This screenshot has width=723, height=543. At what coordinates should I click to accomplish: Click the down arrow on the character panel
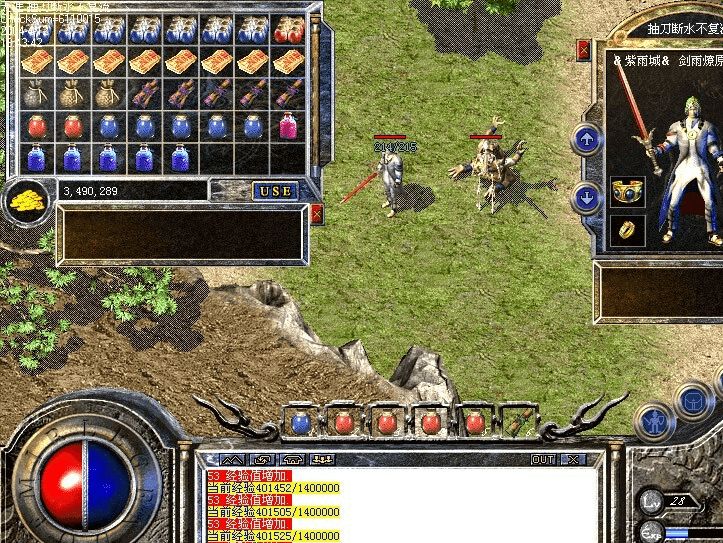[x=587, y=198]
